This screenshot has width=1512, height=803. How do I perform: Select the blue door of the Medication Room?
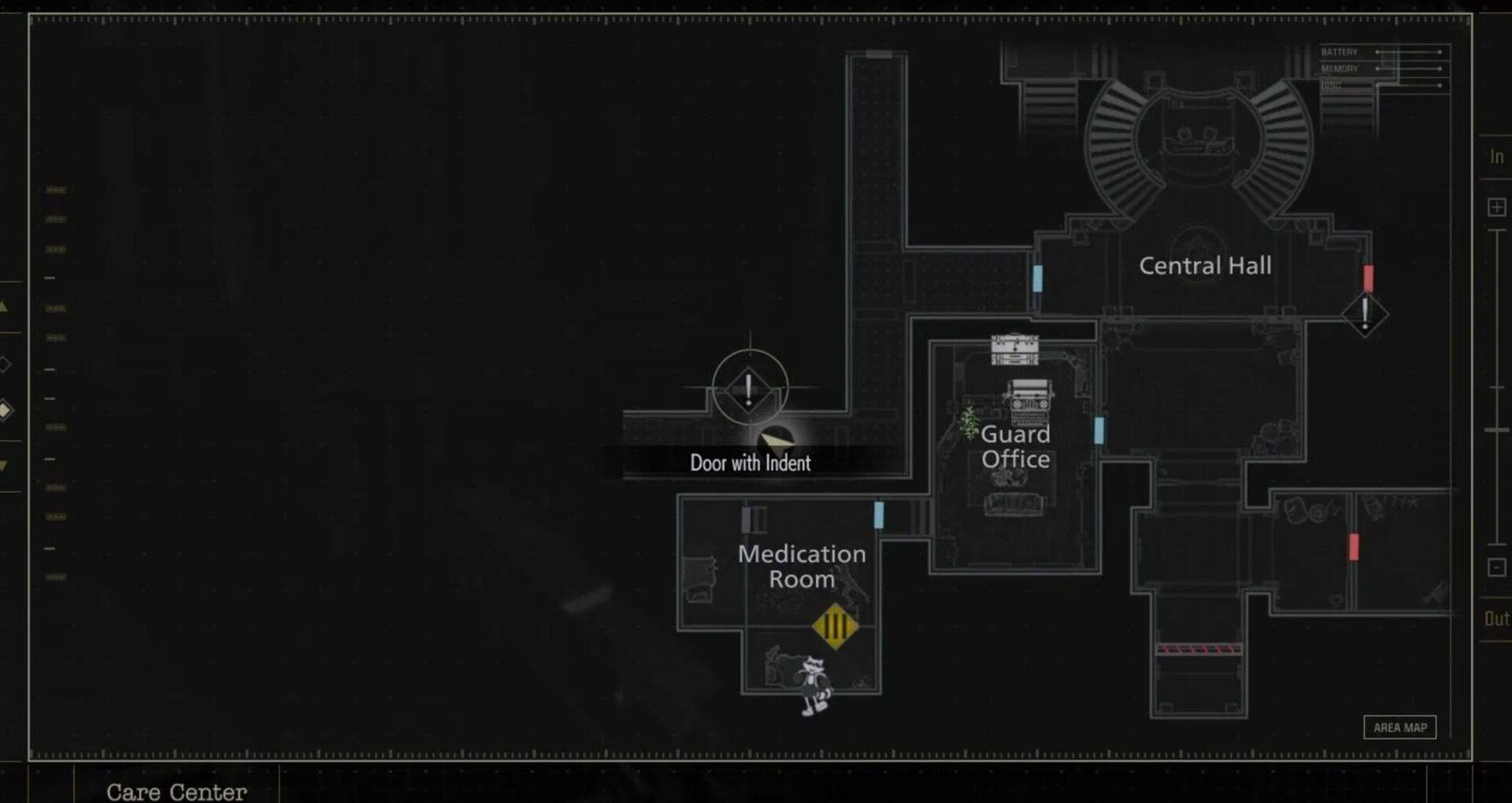pyautogui.click(x=879, y=516)
